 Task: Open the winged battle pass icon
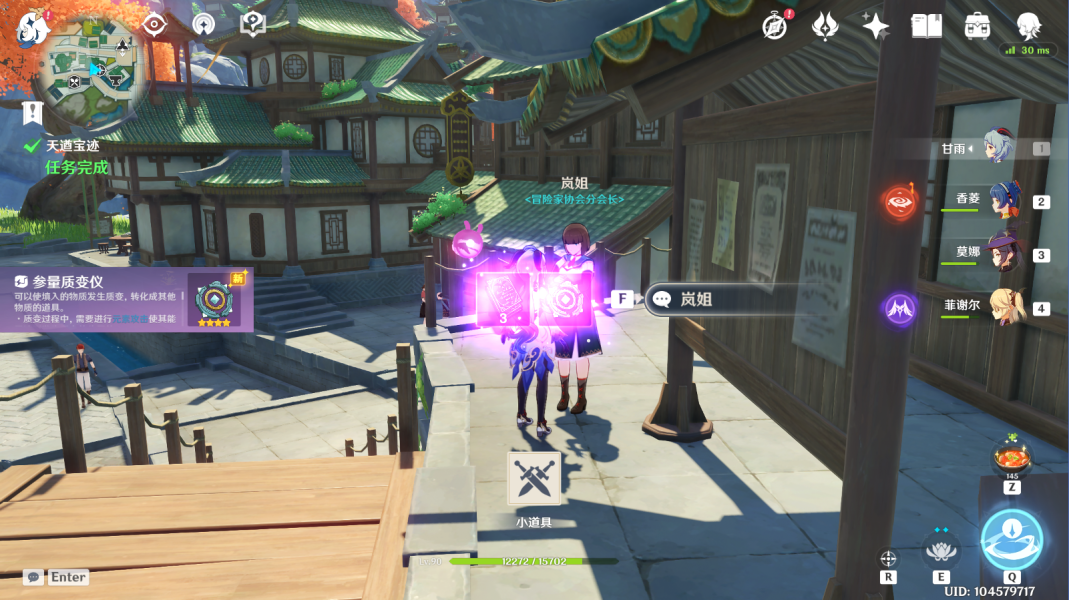point(825,26)
